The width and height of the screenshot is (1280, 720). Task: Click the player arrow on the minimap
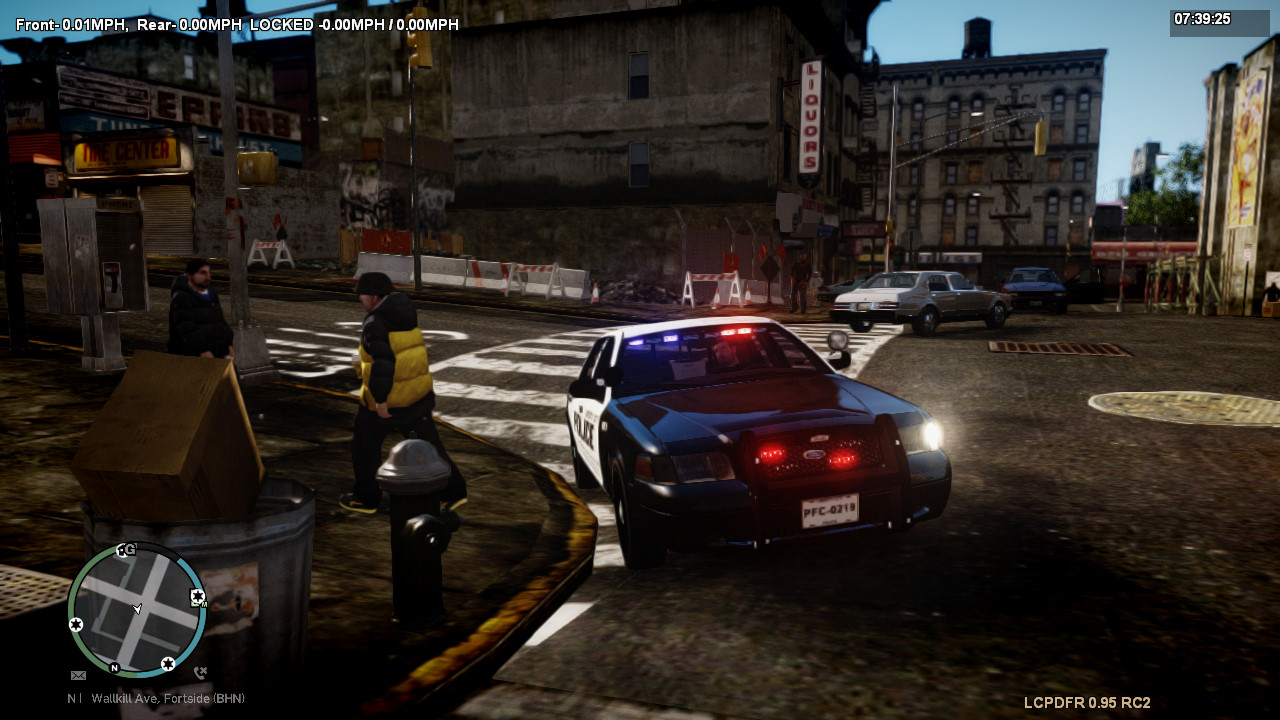(x=137, y=608)
